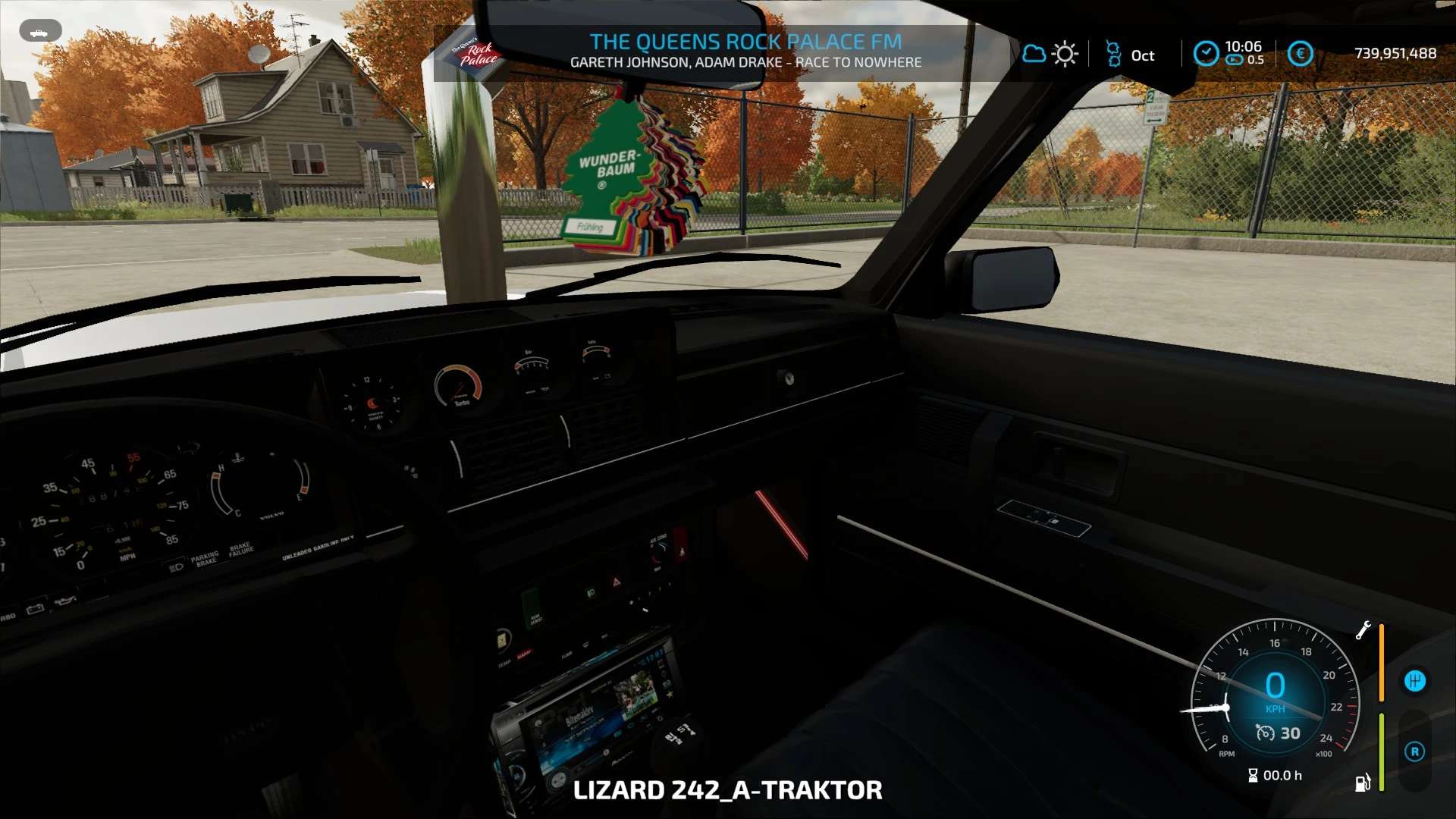This screenshot has width=1456, height=819.
Task: Toggle the blue gear shifter icon
Action: [1415, 681]
